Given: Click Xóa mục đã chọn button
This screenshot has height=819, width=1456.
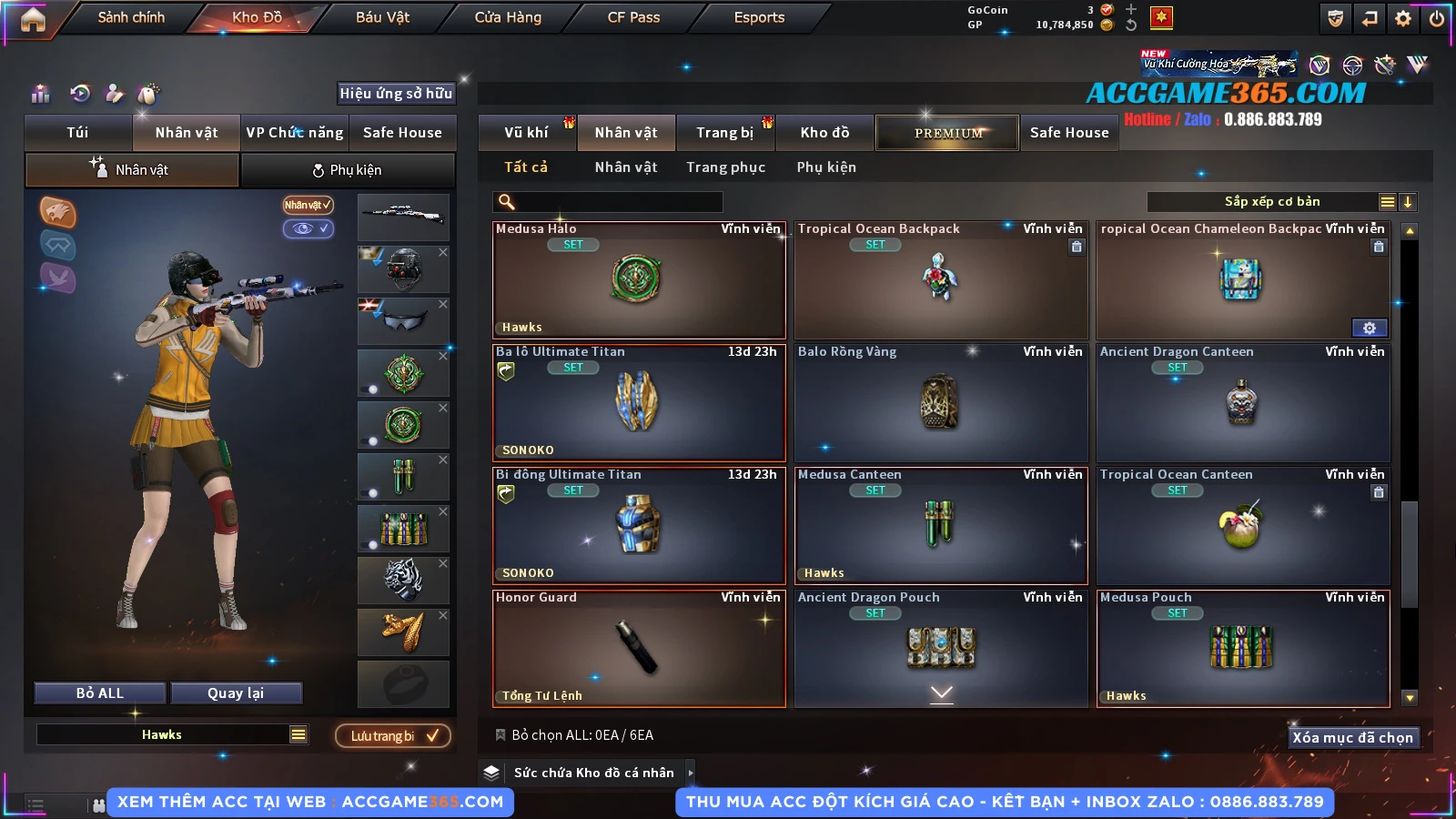Looking at the screenshot, I should (x=1352, y=737).
